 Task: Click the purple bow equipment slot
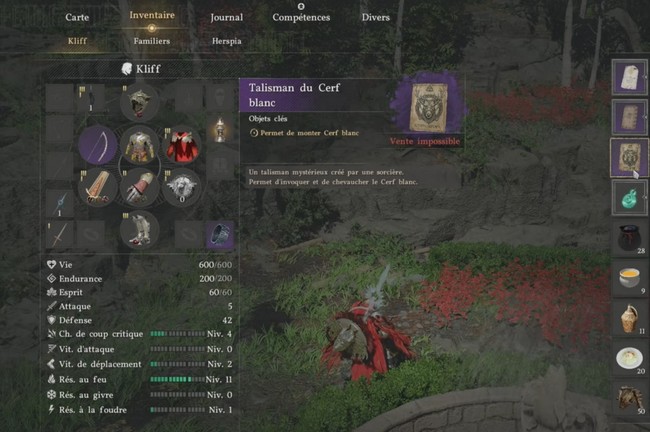click(x=98, y=146)
